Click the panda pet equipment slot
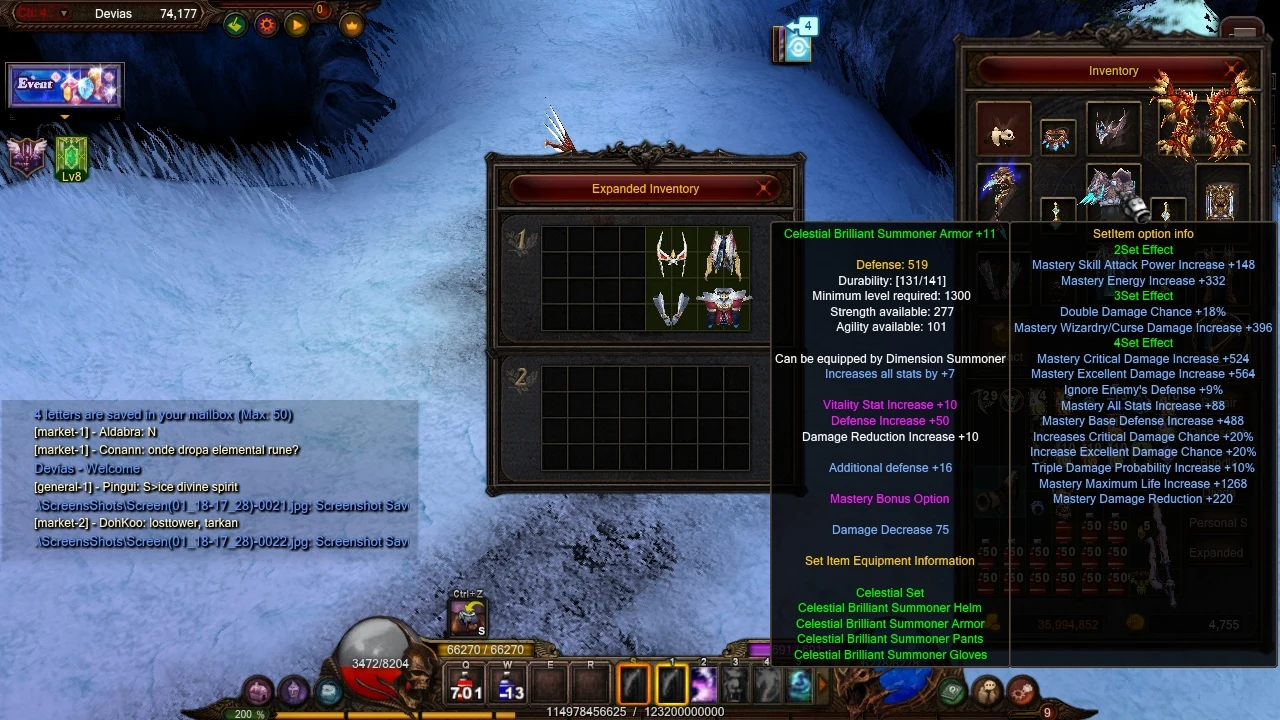 1002,130
